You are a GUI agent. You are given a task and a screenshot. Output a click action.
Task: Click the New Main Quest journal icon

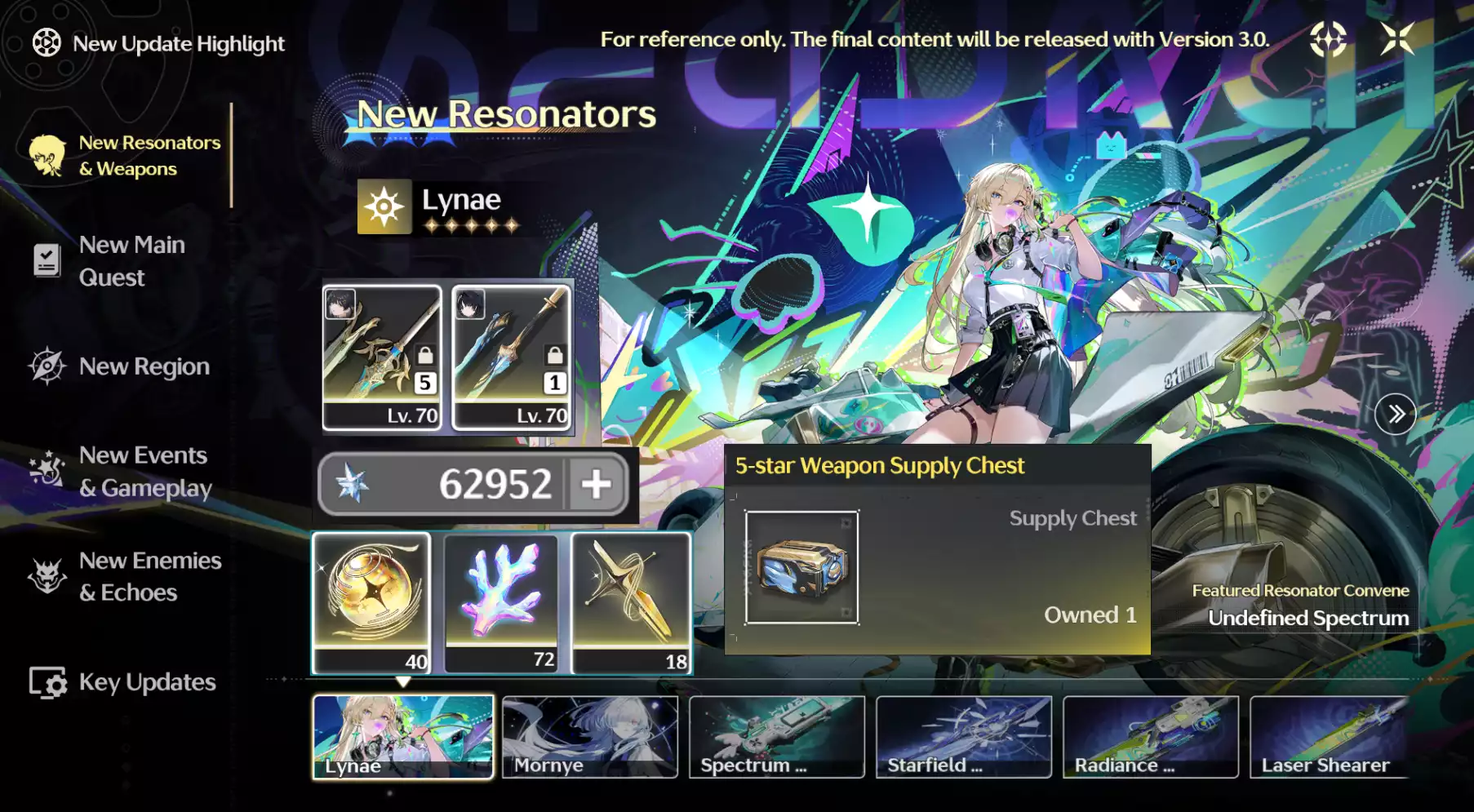[x=47, y=260]
